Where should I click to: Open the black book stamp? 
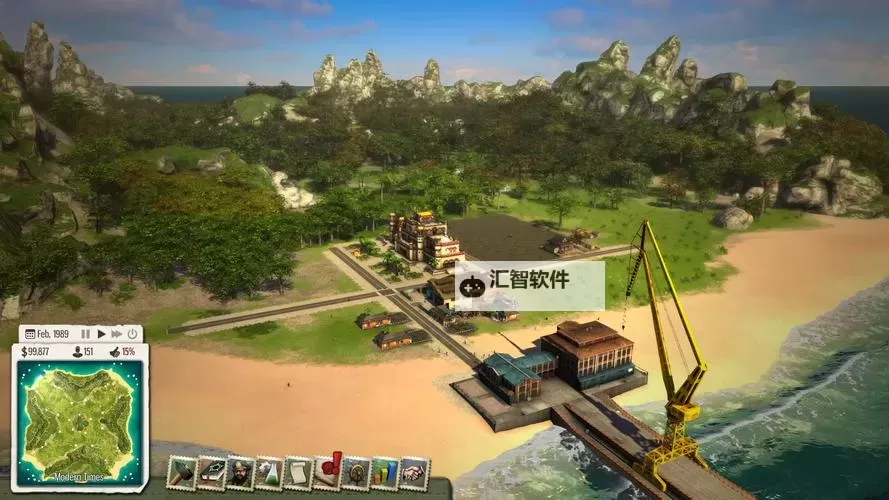click(x=210, y=473)
